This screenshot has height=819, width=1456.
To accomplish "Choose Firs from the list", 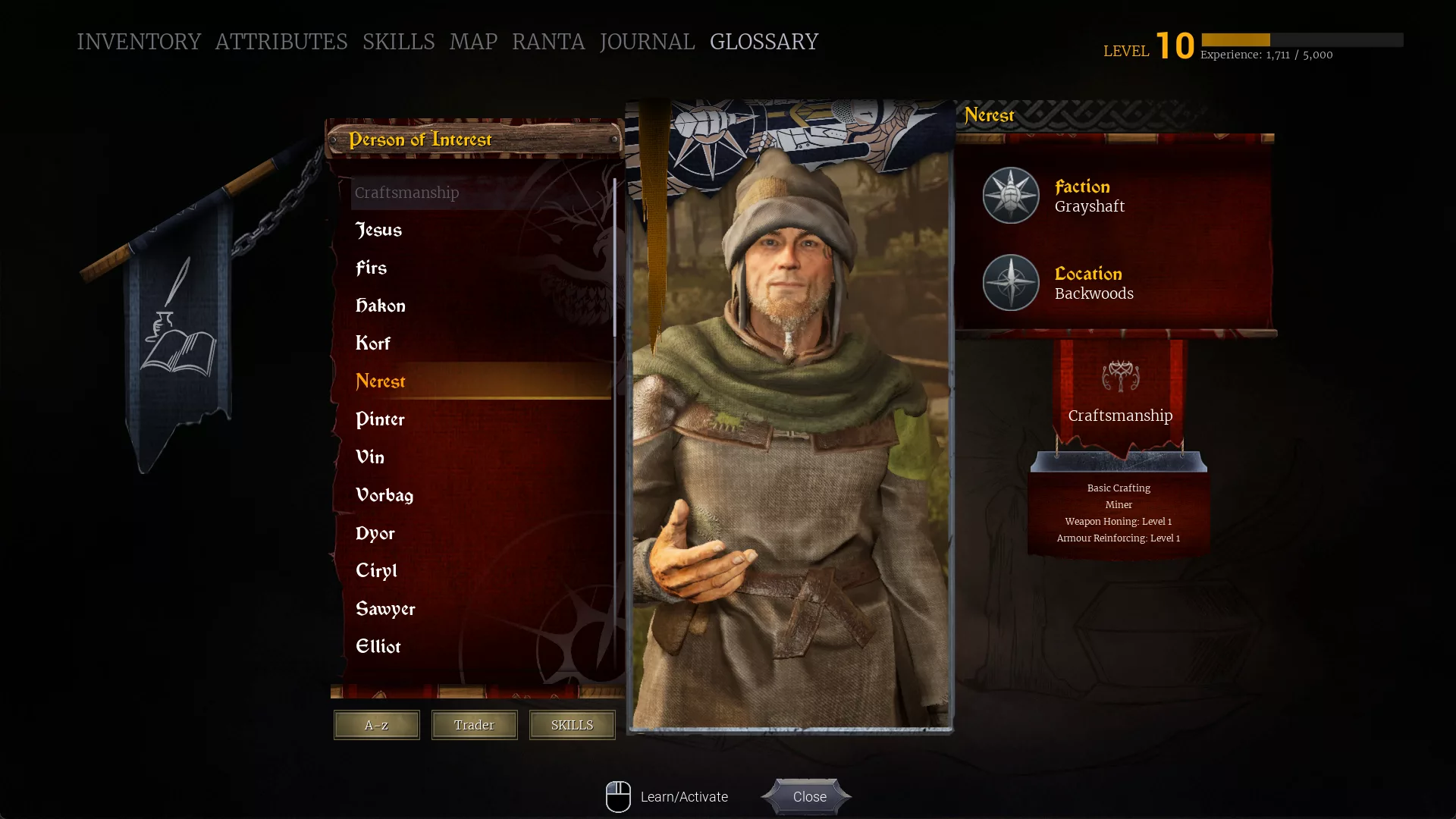I will pyautogui.click(x=372, y=268).
